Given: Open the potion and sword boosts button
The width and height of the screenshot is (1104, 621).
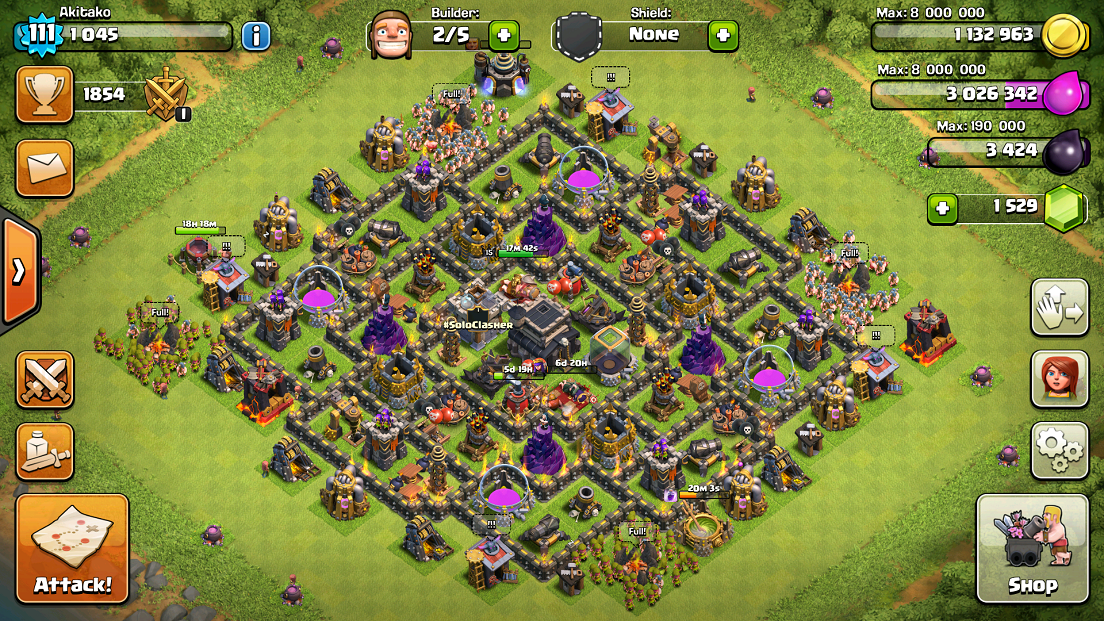Looking at the screenshot, I should point(44,452).
